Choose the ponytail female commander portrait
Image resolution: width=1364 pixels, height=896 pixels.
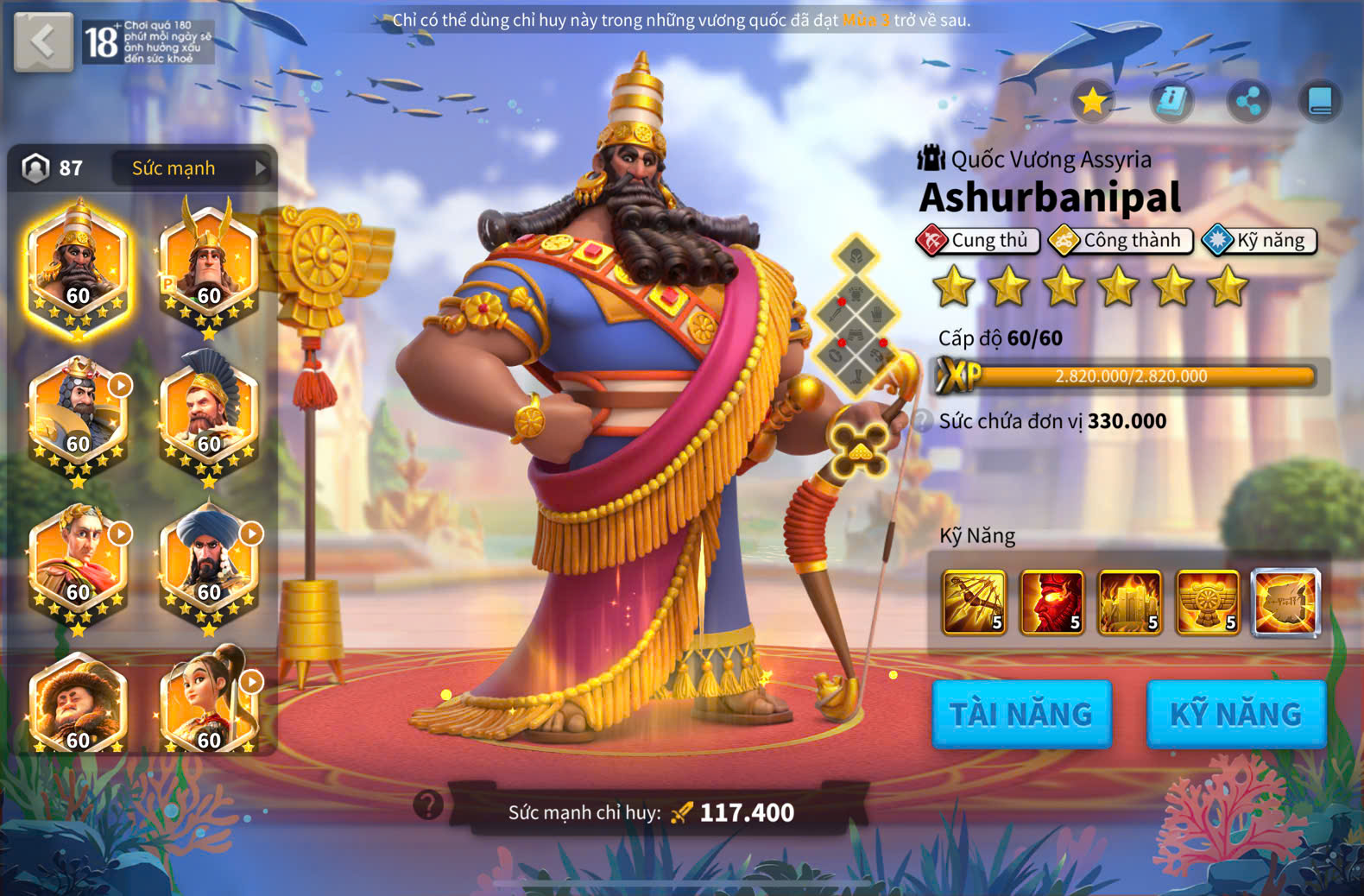[209, 704]
